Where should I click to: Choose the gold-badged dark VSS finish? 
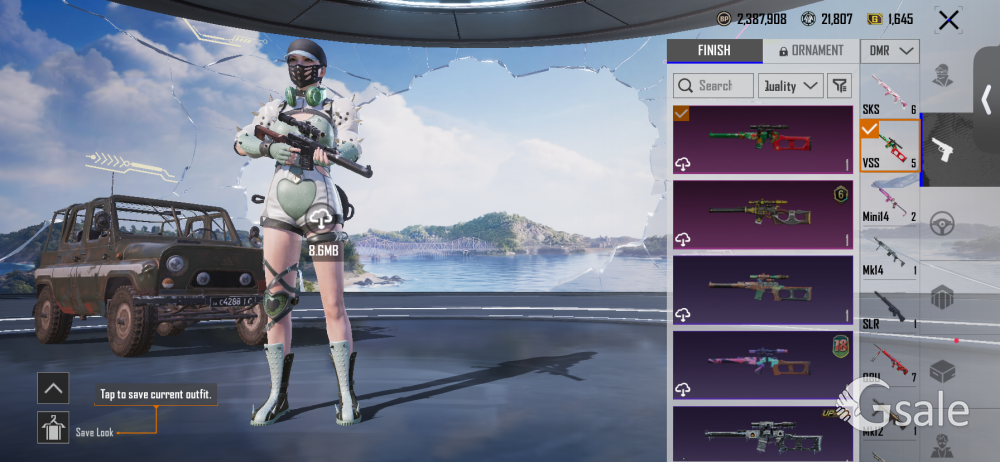[x=763, y=214]
